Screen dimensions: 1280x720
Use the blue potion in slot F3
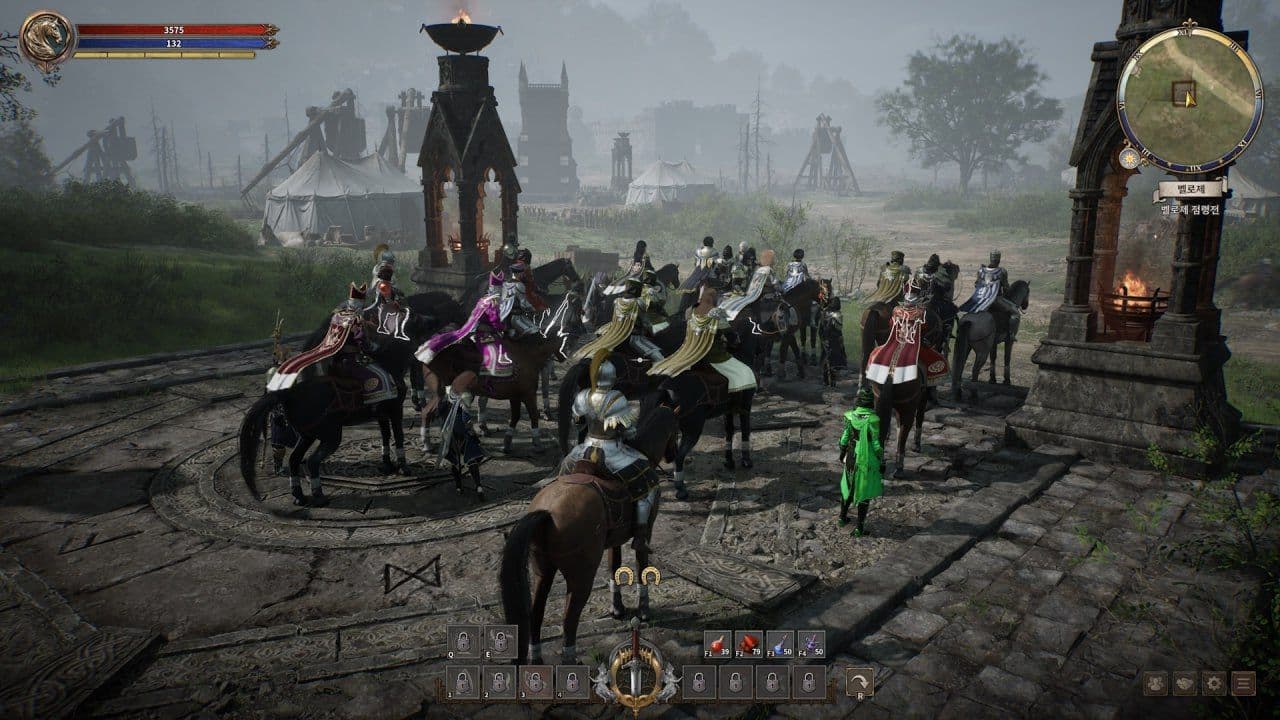pyautogui.click(x=780, y=643)
